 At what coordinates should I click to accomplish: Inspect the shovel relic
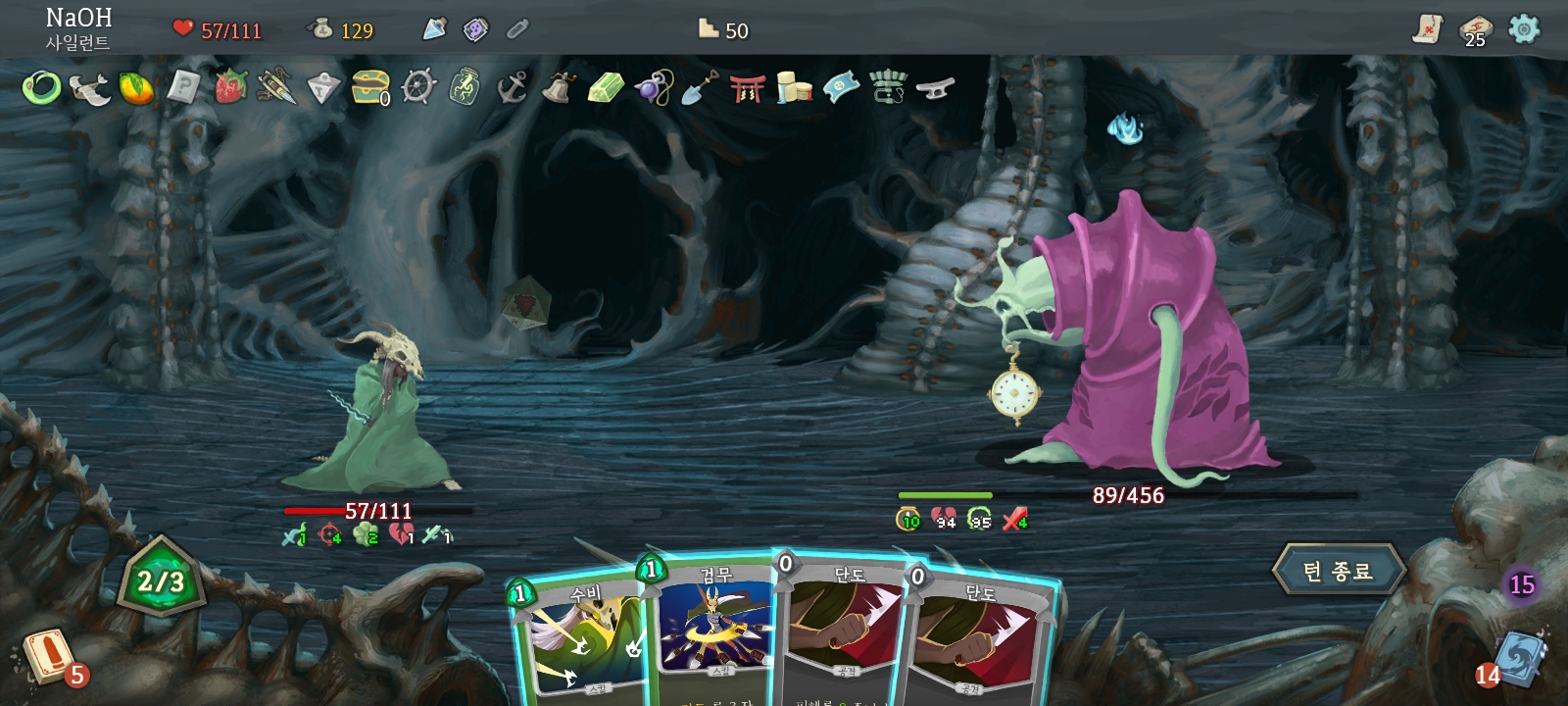[x=700, y=88]
